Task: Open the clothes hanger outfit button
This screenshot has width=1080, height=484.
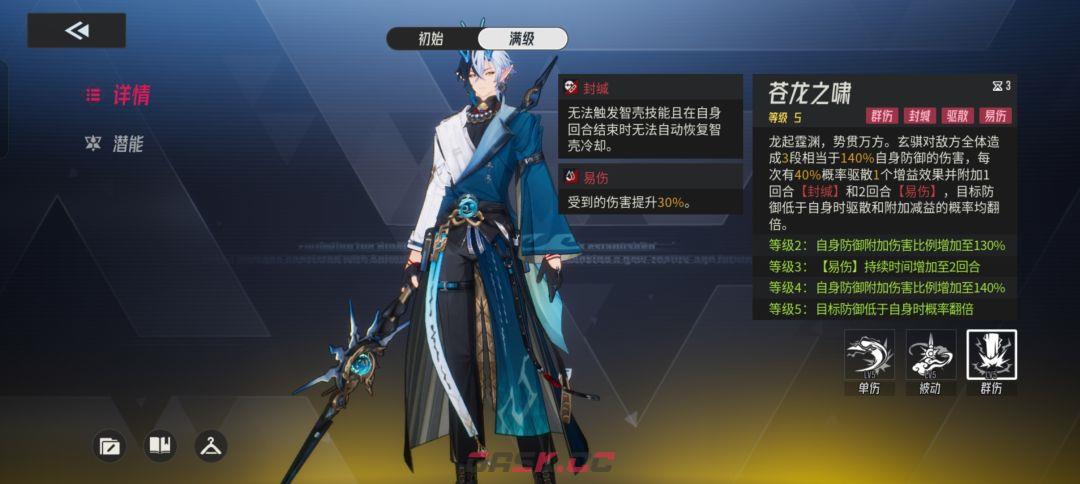Action: [x=210, y=446]
